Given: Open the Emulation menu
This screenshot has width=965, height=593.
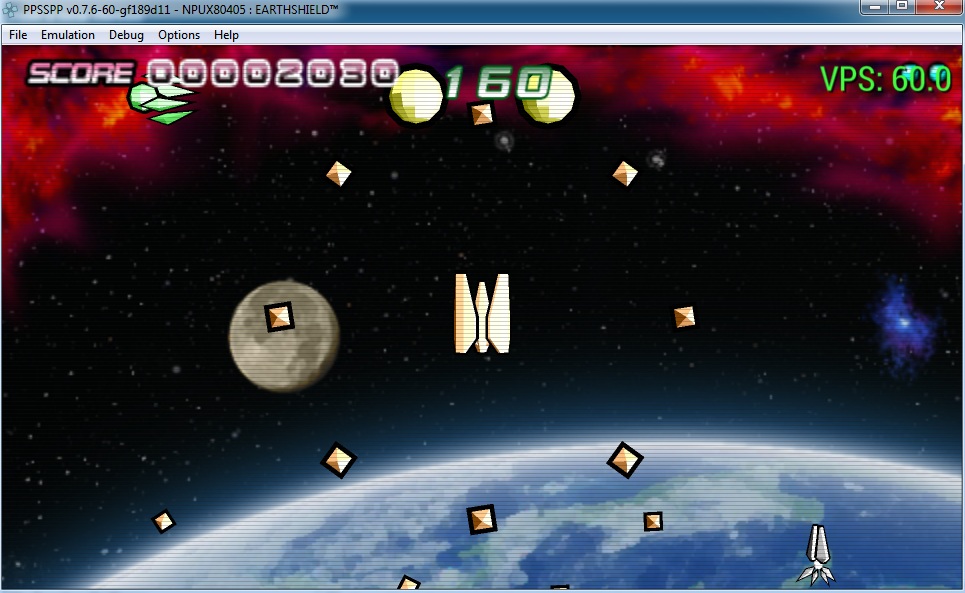Looking at the screenshot, I should pyautogui.click(x=68, y=35).
